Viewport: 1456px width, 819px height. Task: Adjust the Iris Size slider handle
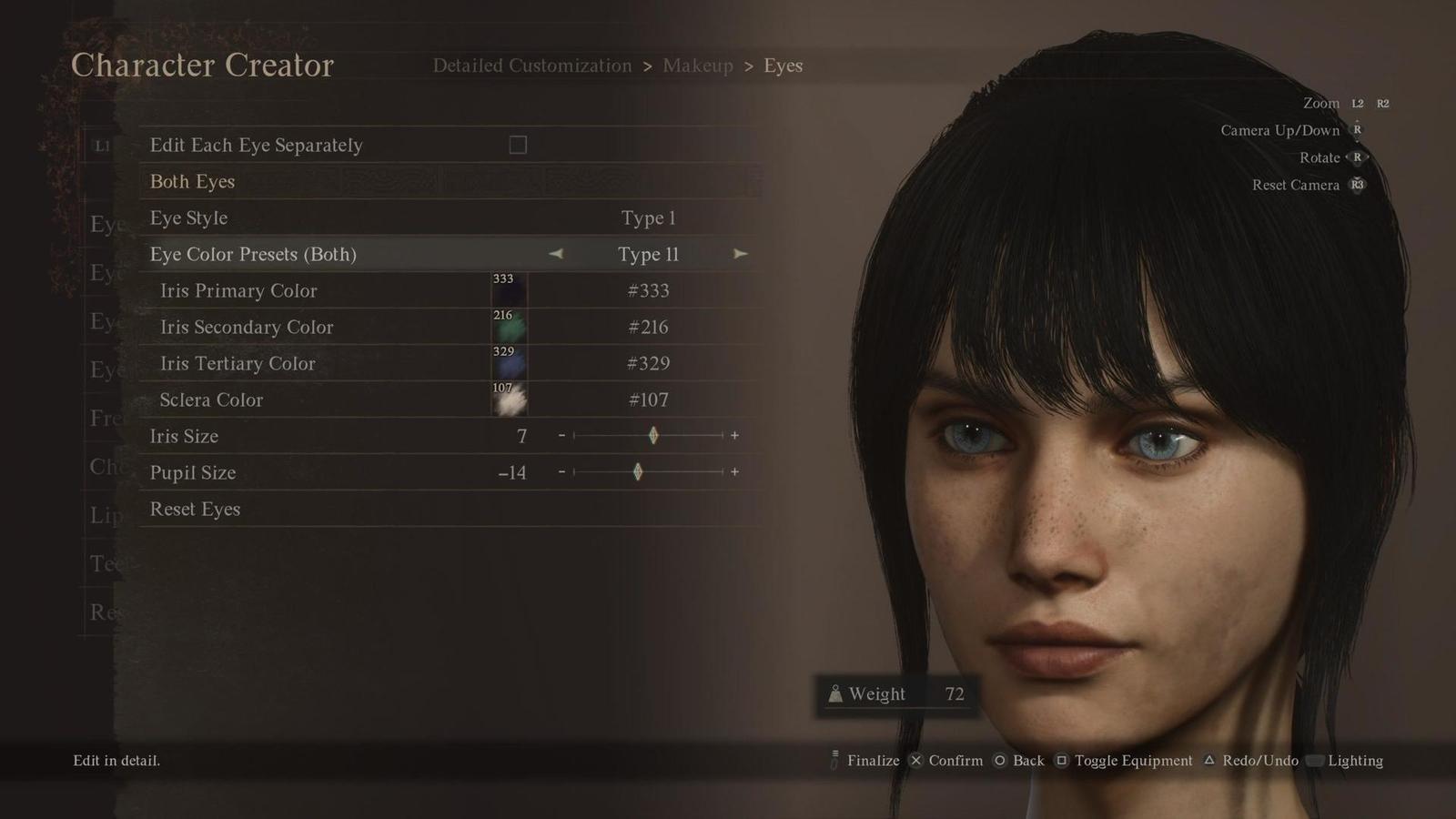click(x=653, y=436)
